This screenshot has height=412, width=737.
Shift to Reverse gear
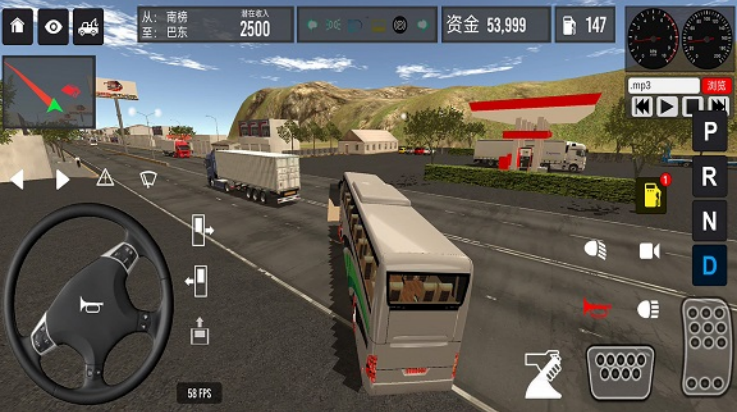point(709,177)
